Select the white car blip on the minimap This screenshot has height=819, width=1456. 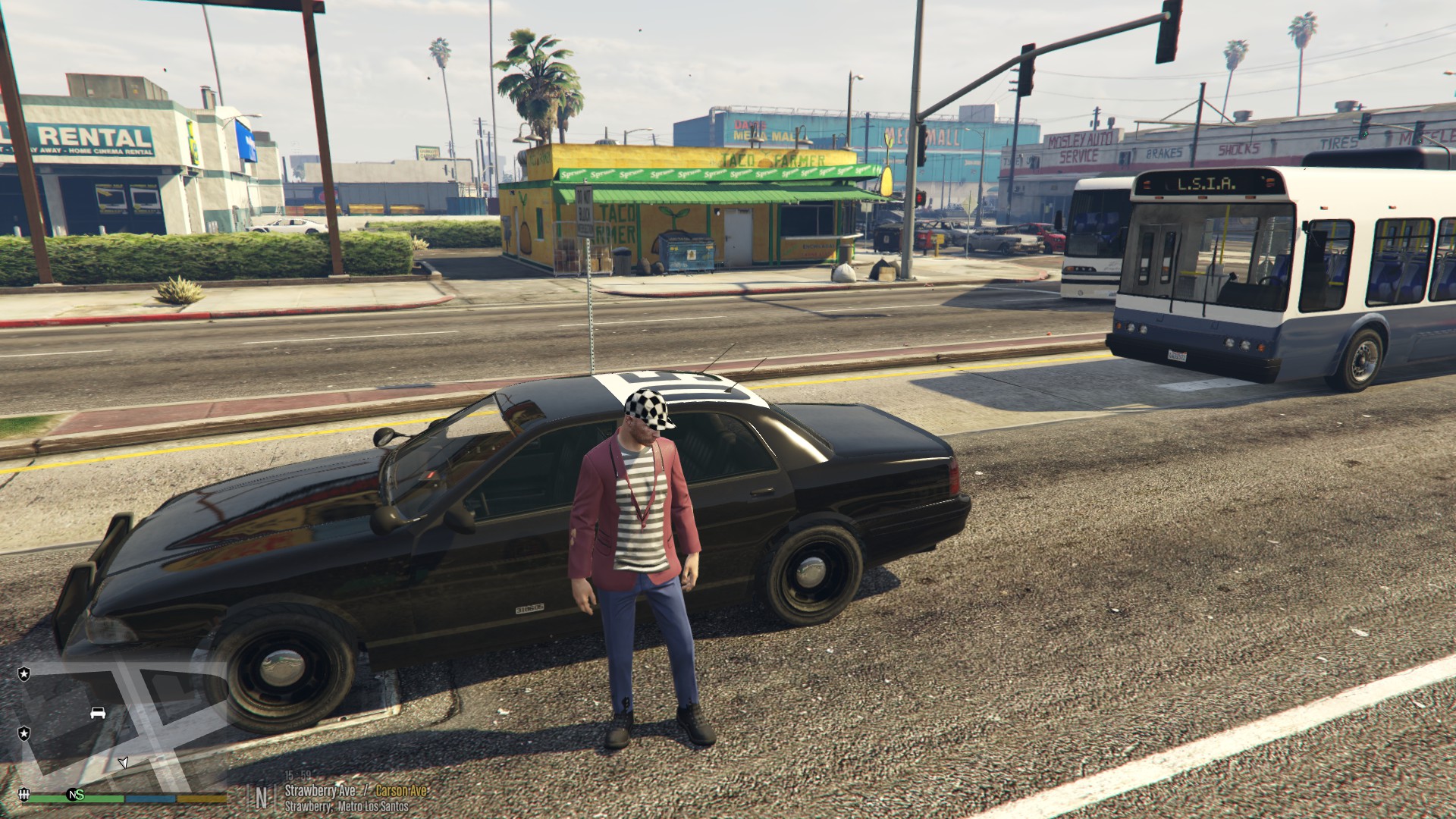[98, 713]
